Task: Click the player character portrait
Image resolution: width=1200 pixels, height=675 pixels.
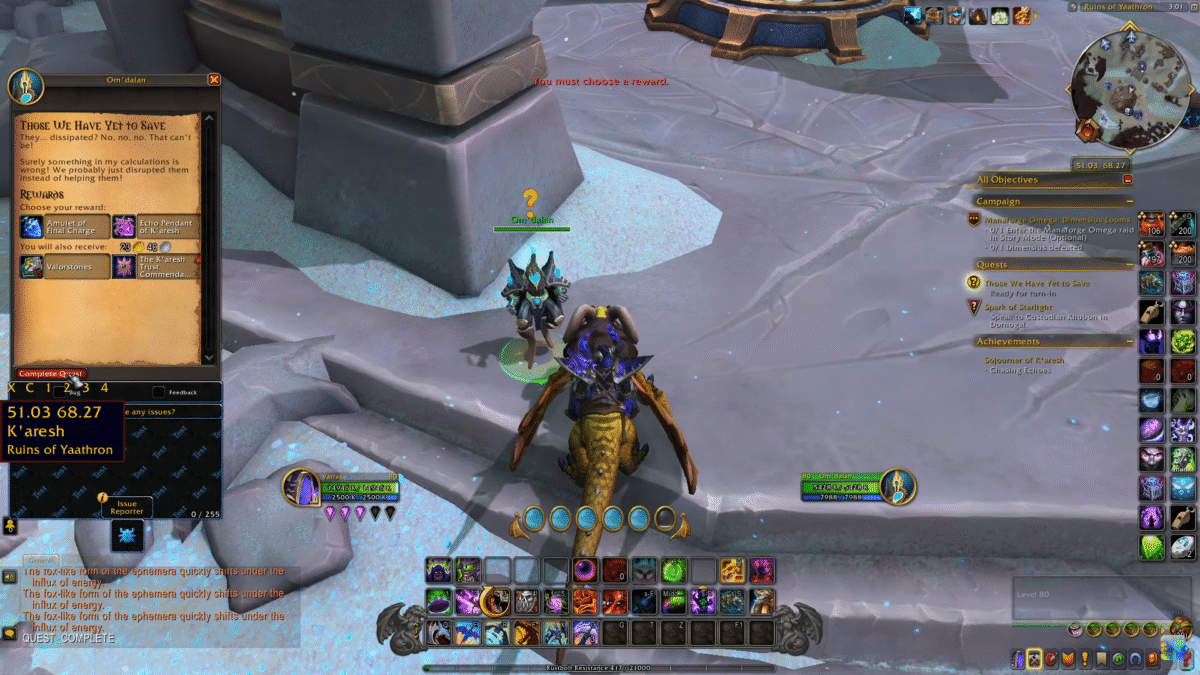Action: tap(300, 488)
